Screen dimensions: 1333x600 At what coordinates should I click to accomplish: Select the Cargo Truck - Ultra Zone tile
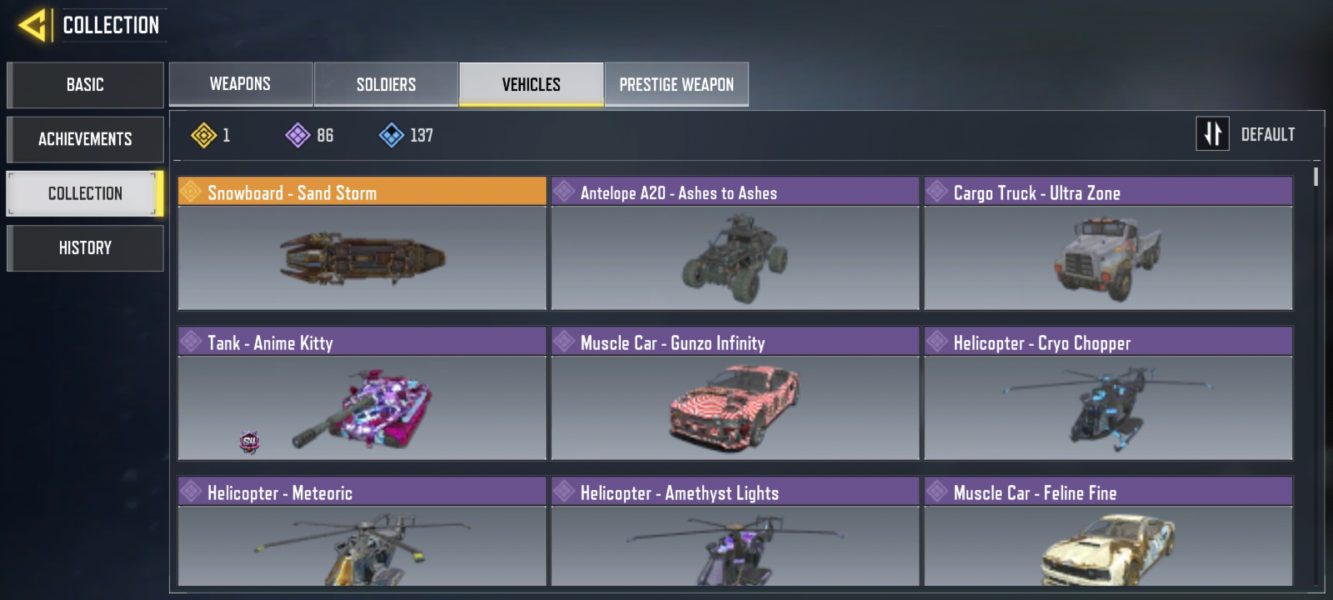1108,244
